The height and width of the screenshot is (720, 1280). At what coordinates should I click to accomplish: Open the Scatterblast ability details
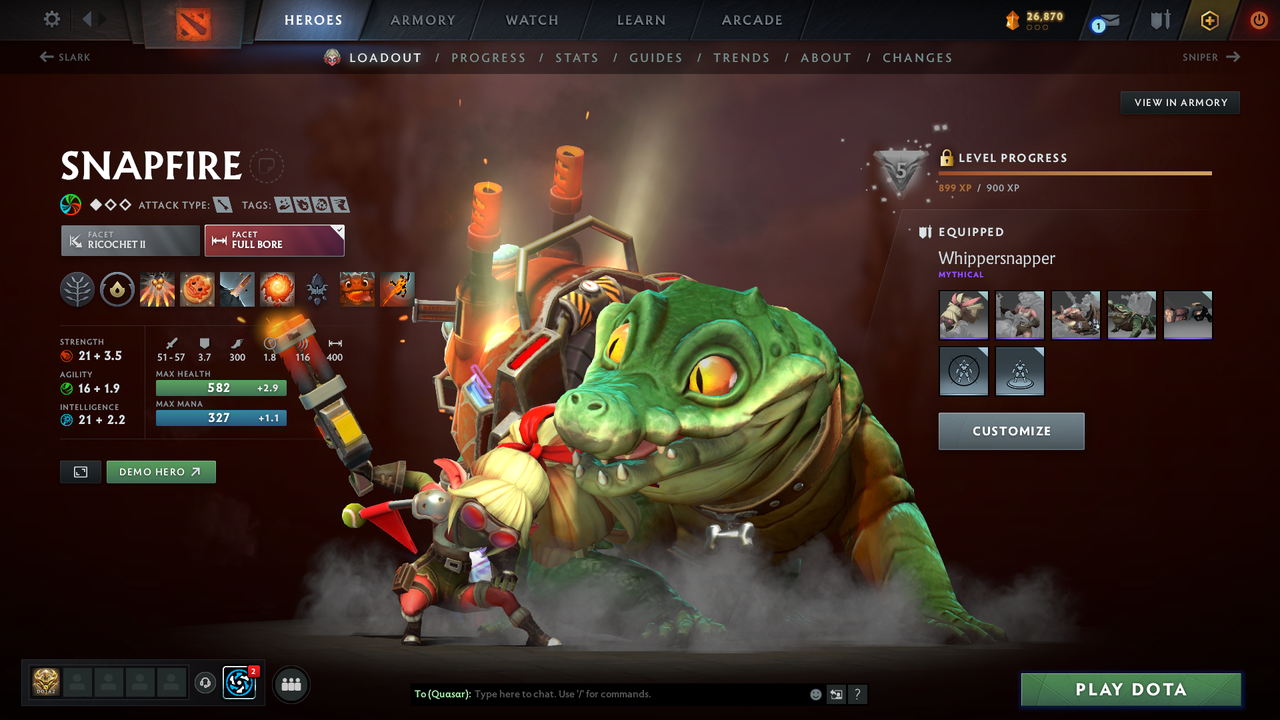[157, 289]
